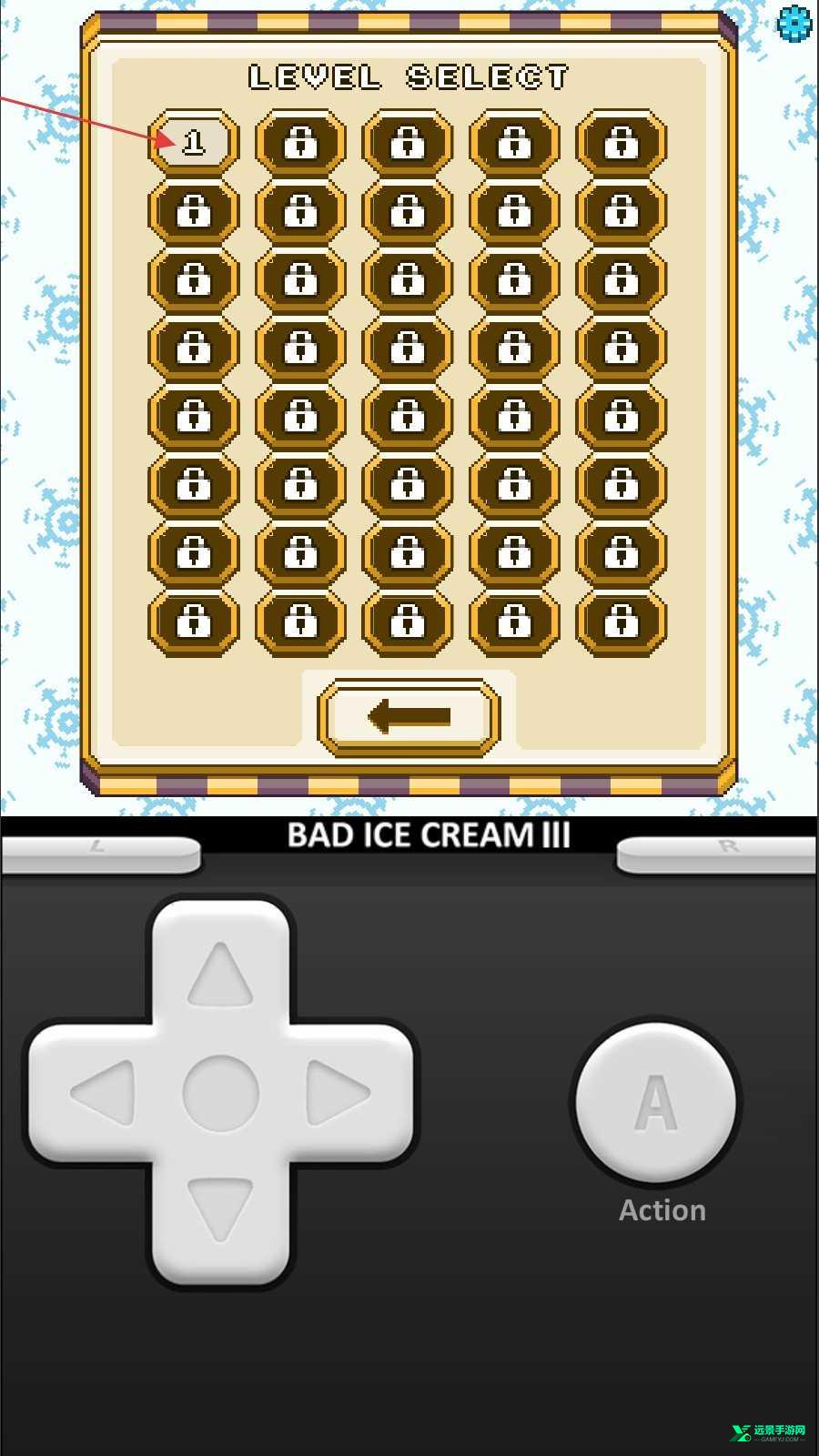Tap the D-pad right arrow
Screen dimensions: 819x1456
337,1092
